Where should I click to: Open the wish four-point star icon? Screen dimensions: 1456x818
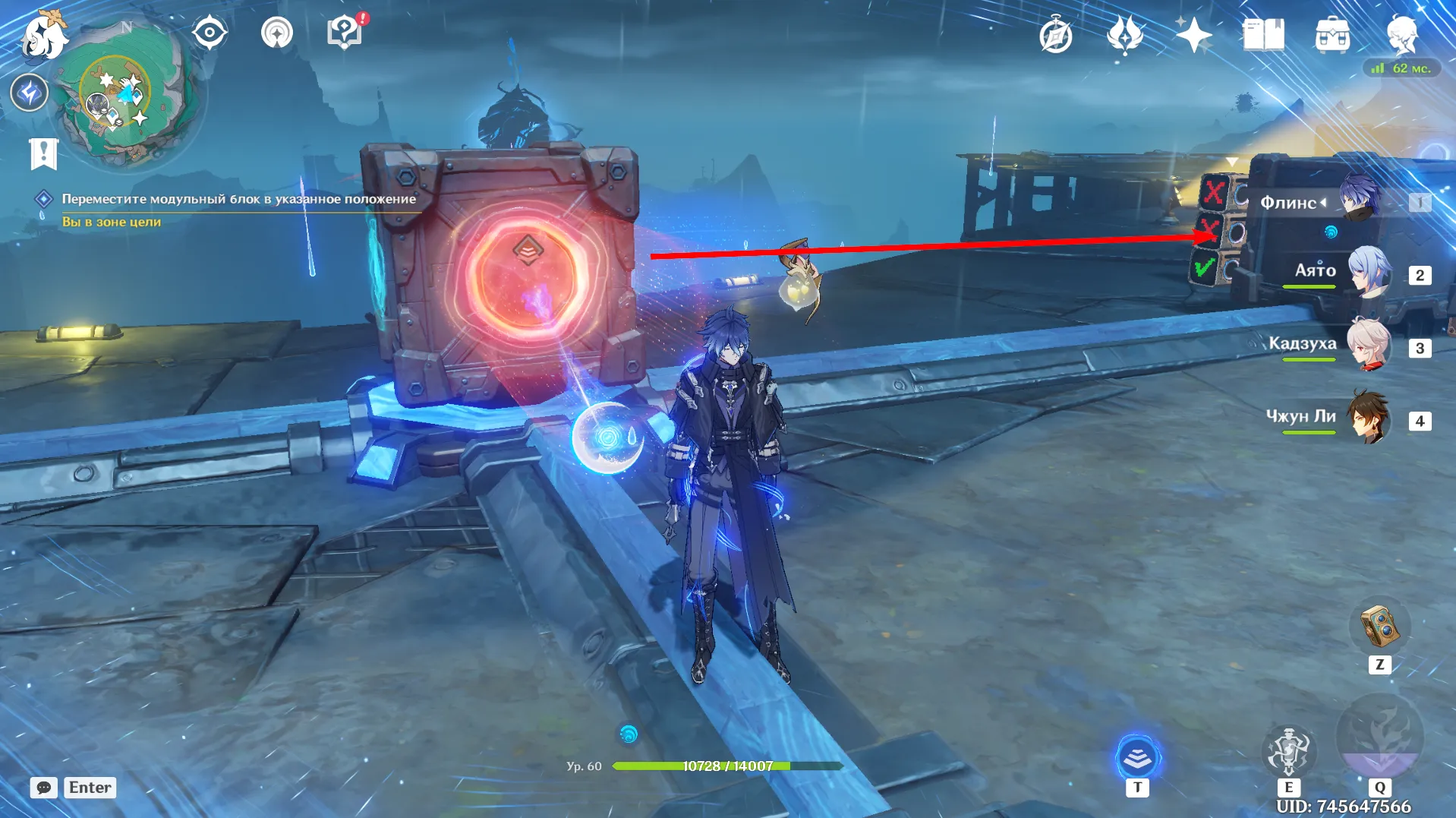coord(1193,35)
